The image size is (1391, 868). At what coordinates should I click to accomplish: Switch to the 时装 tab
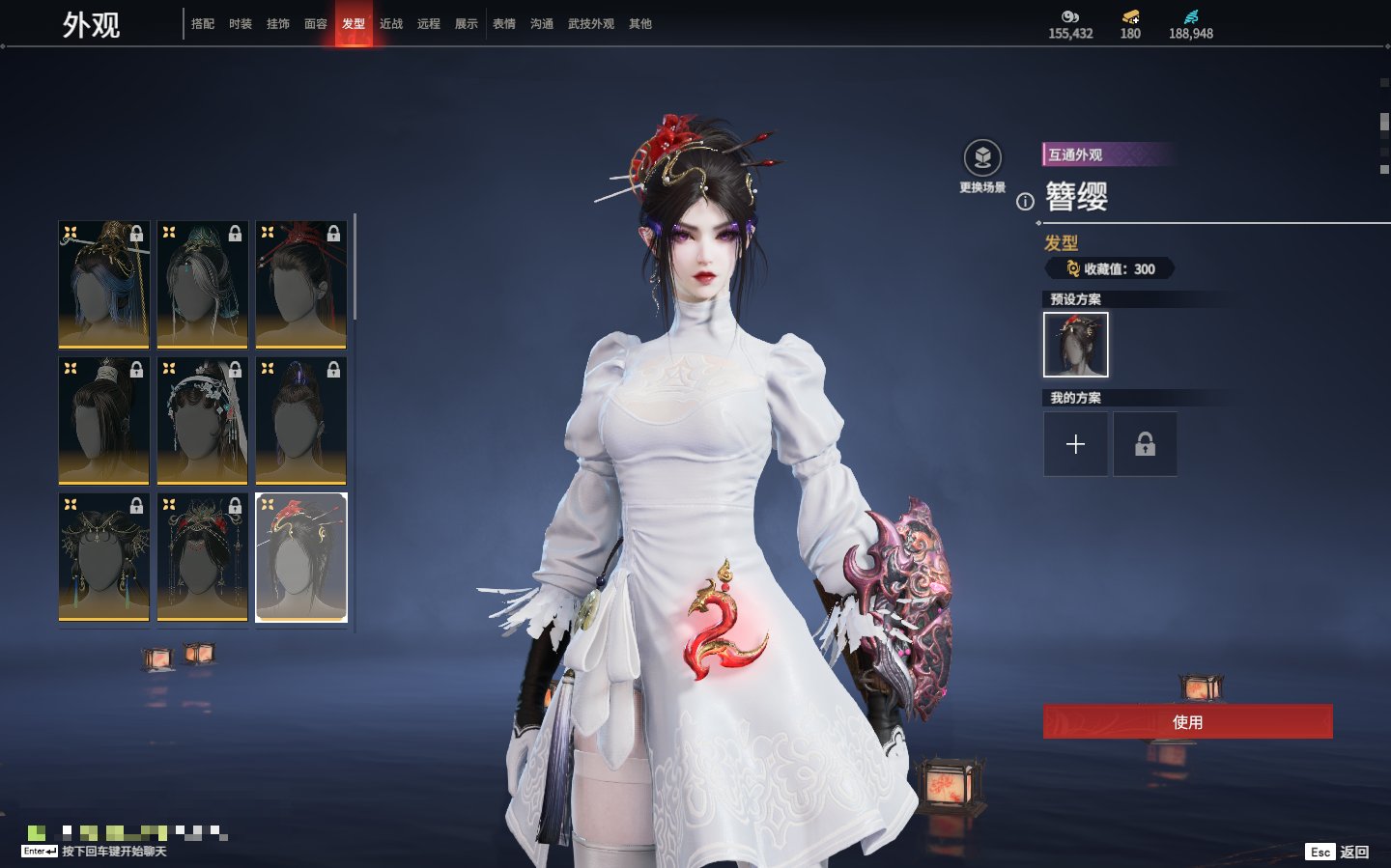(x=241, y=24)
